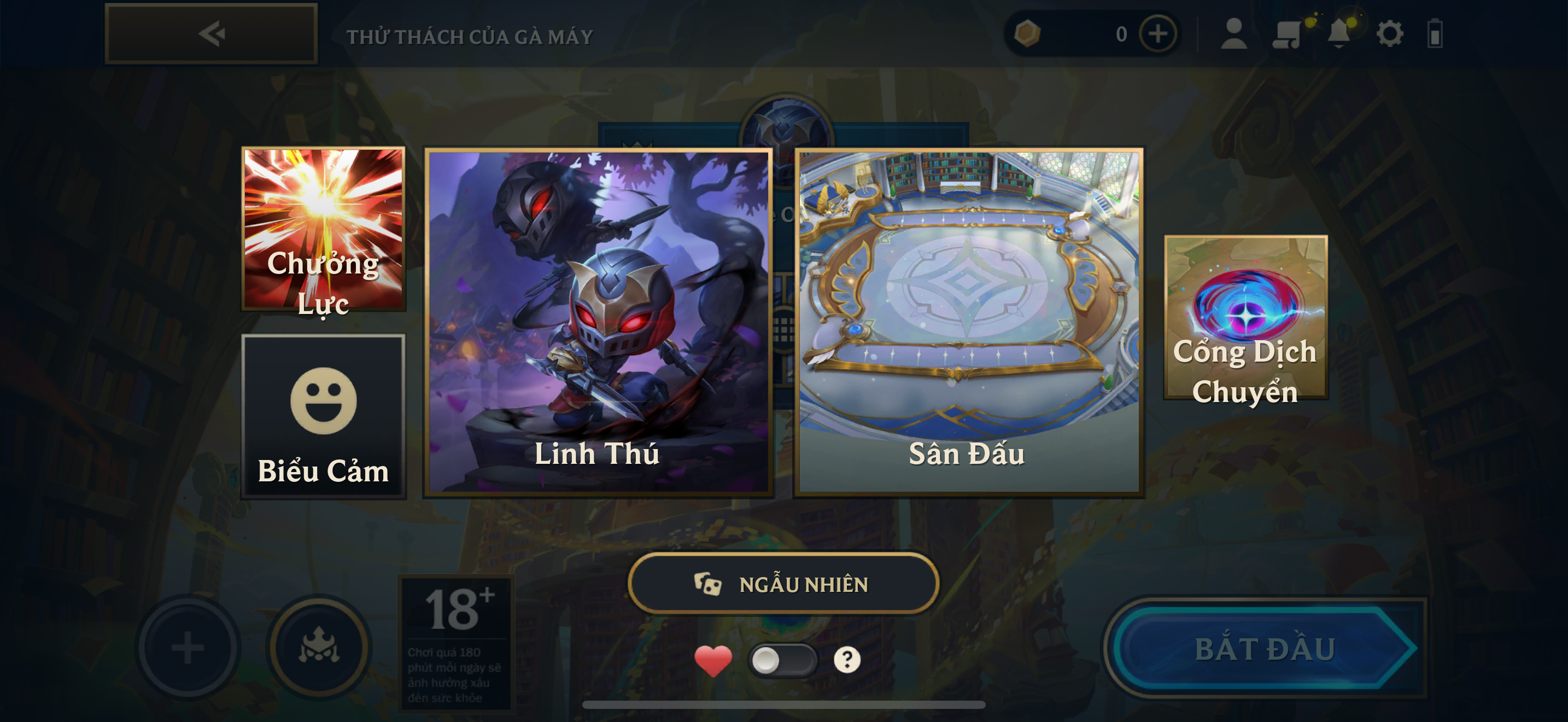Image resolution: width=1568 pixels, height=722 pixels.
Task: Go back using the double-arrow button
Action: pyautogui.click(x=211, y=33)
